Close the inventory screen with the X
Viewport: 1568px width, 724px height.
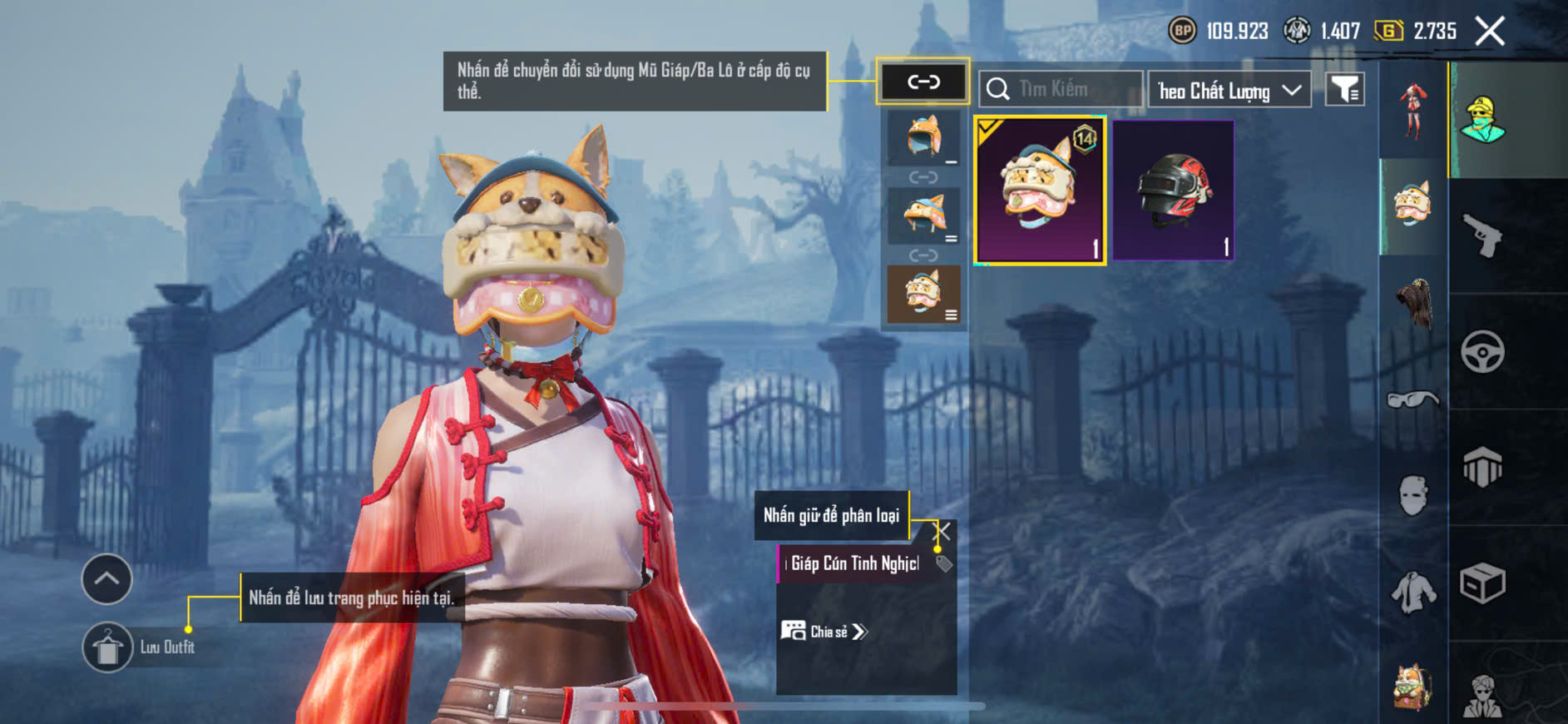[1489, 32]
